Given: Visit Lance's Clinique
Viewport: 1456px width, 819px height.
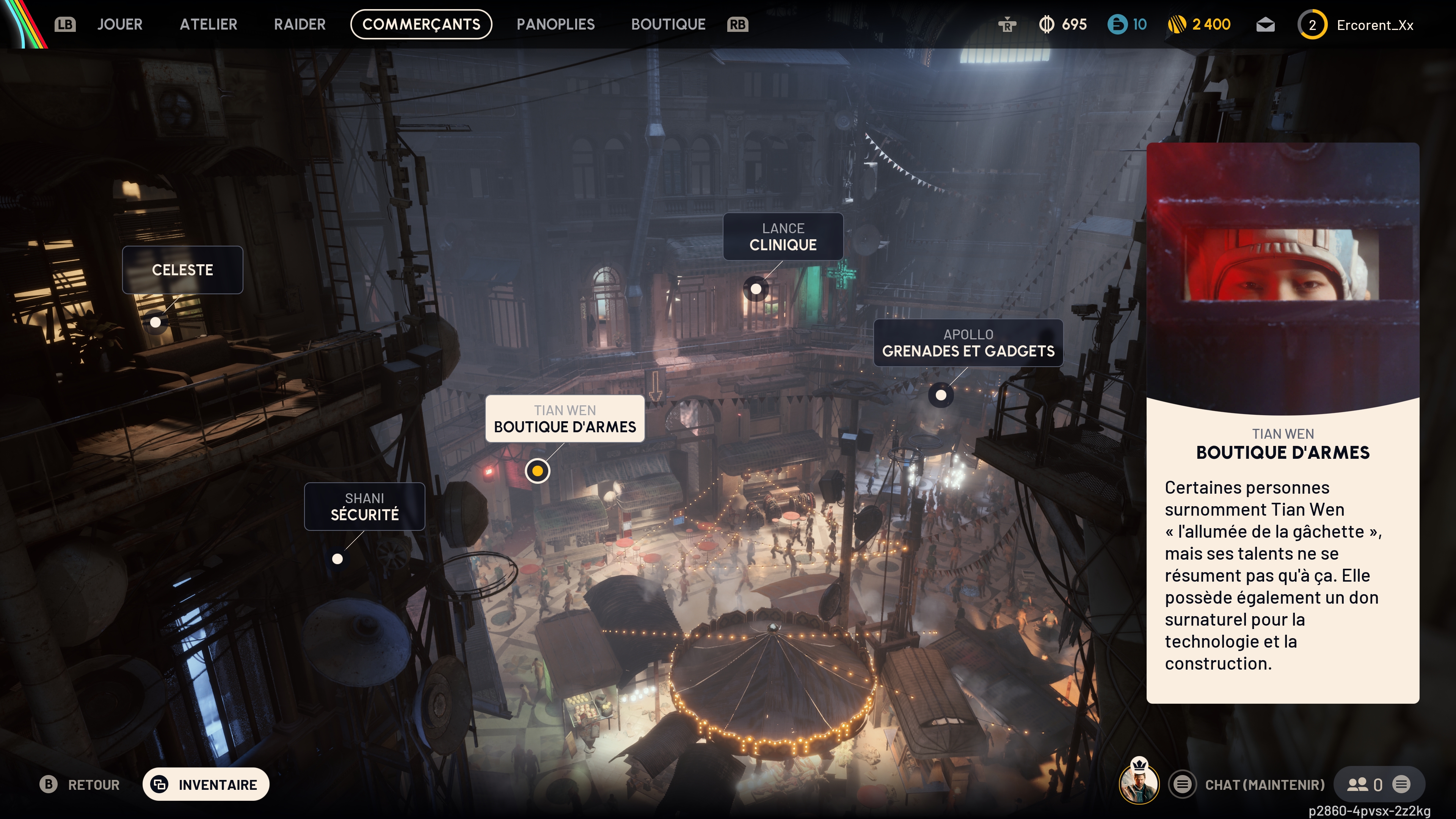Looking at the screenshot, I should tap(783, 237).
